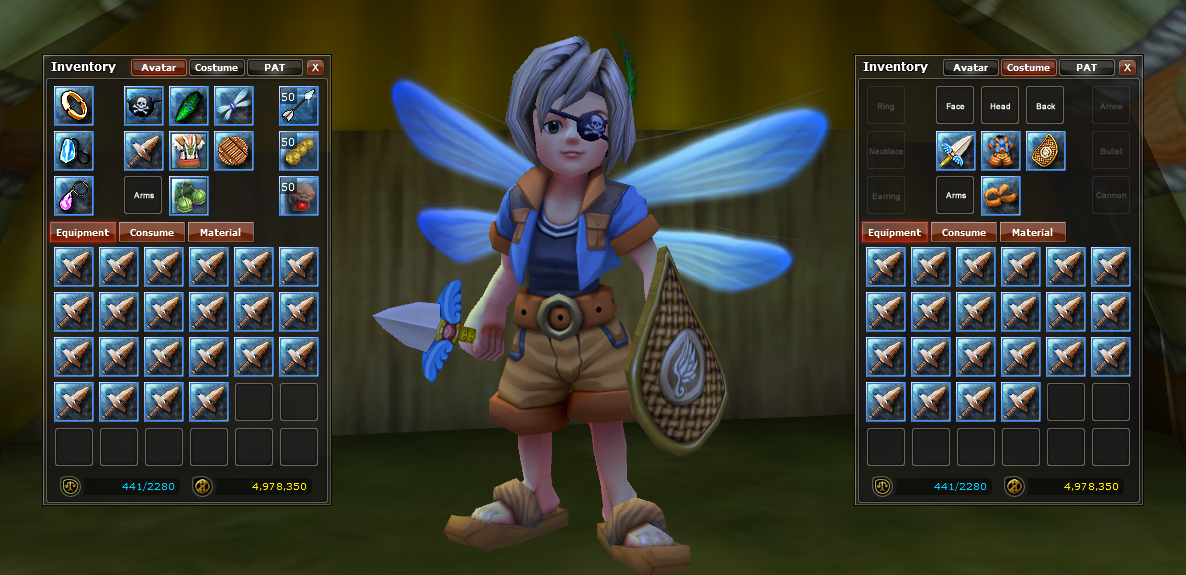The image size is (1186, 575).
Task: Choose the orange sandals costume slot
Action: (1001, 195)
